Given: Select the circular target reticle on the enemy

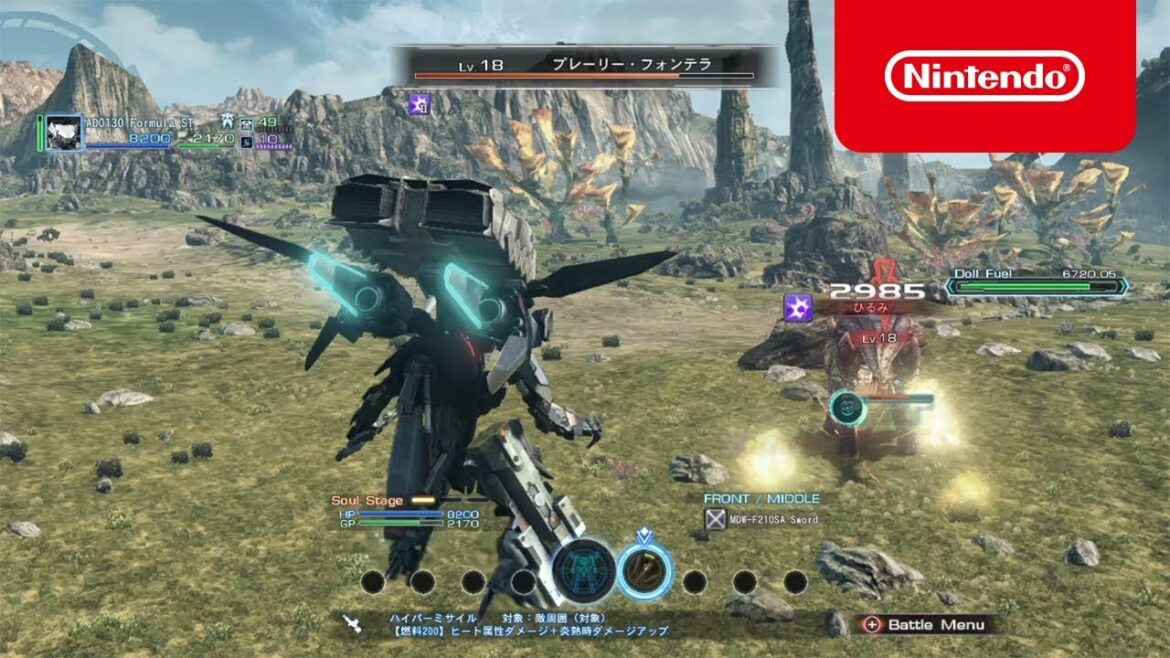Looking at the screenshot, I should [847, 405].
